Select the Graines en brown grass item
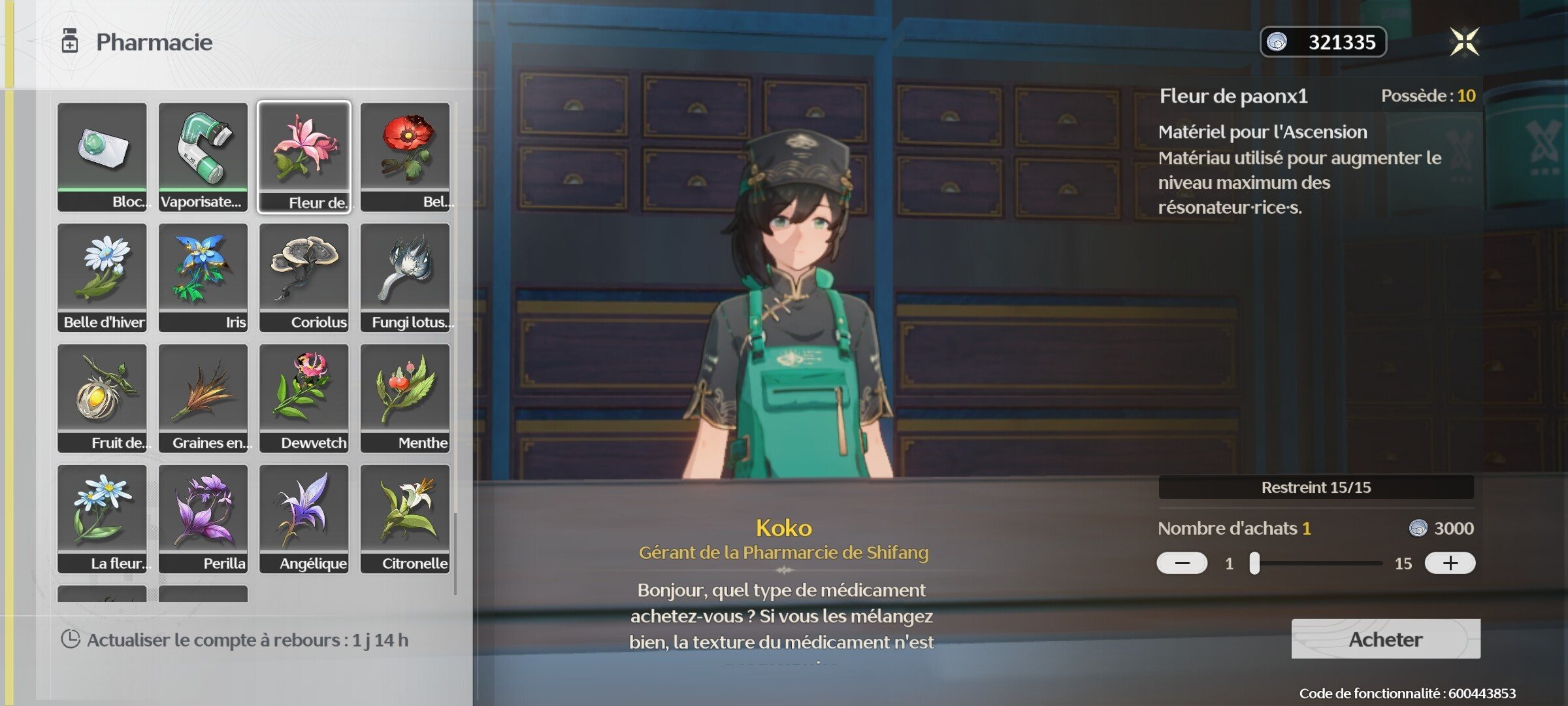Image resolution: width=1568 pixels, height=706 pixels. tap(203, 397)
